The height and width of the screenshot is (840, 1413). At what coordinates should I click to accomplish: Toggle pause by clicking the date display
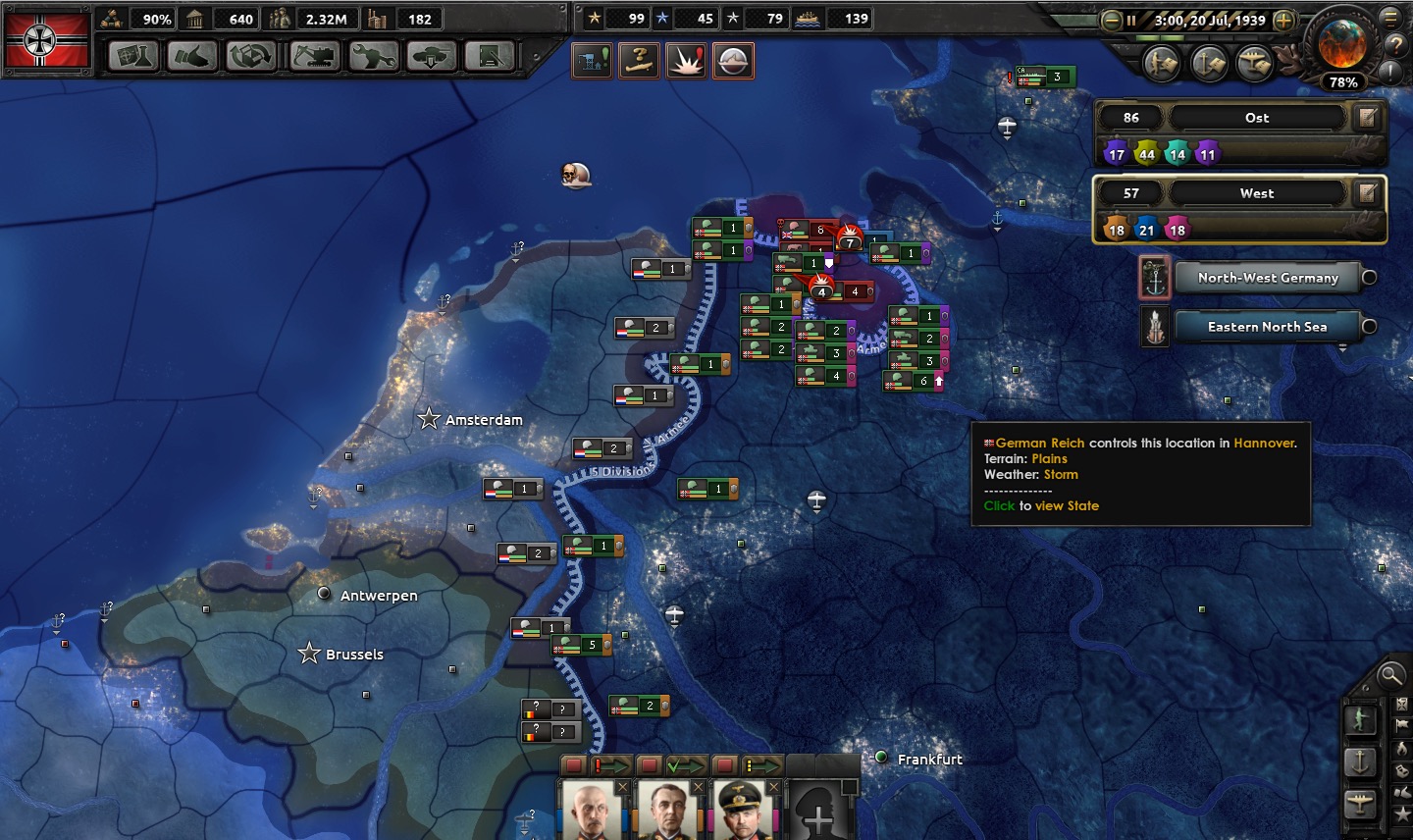(x=1209, y=21)
